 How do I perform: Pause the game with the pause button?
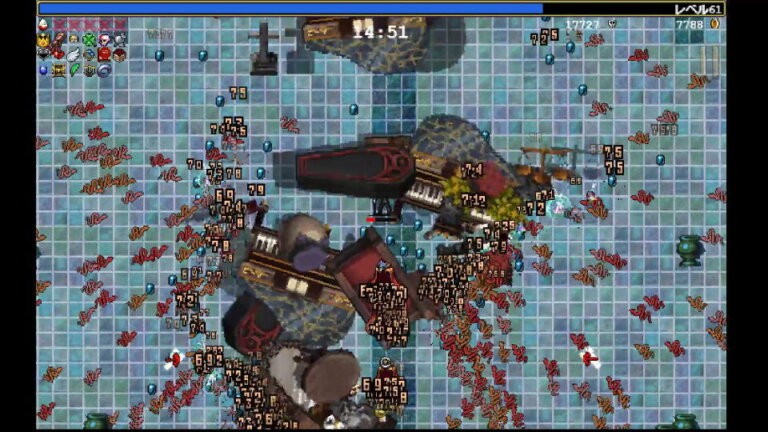pyautogui.click(x=709, y=60)
